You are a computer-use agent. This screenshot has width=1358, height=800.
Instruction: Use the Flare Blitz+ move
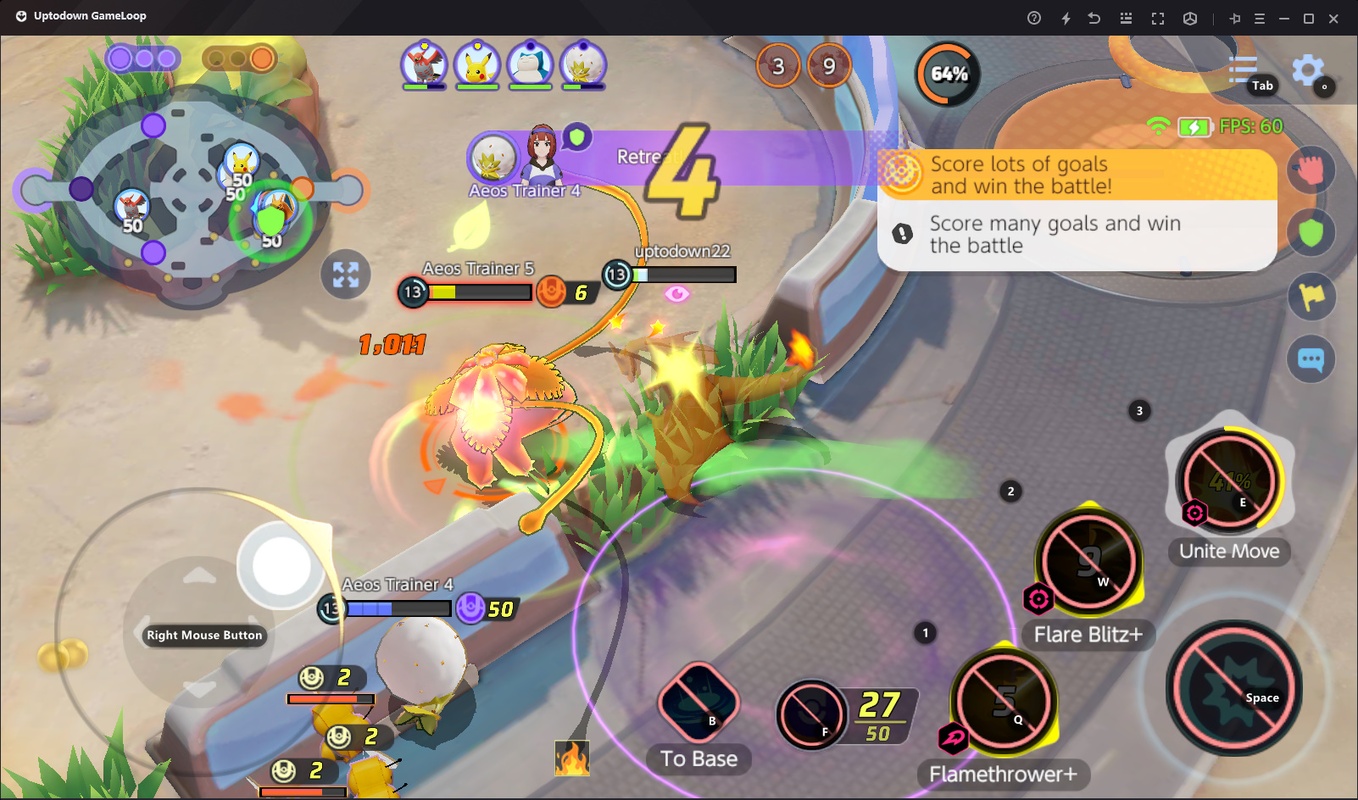[1088, 558]
